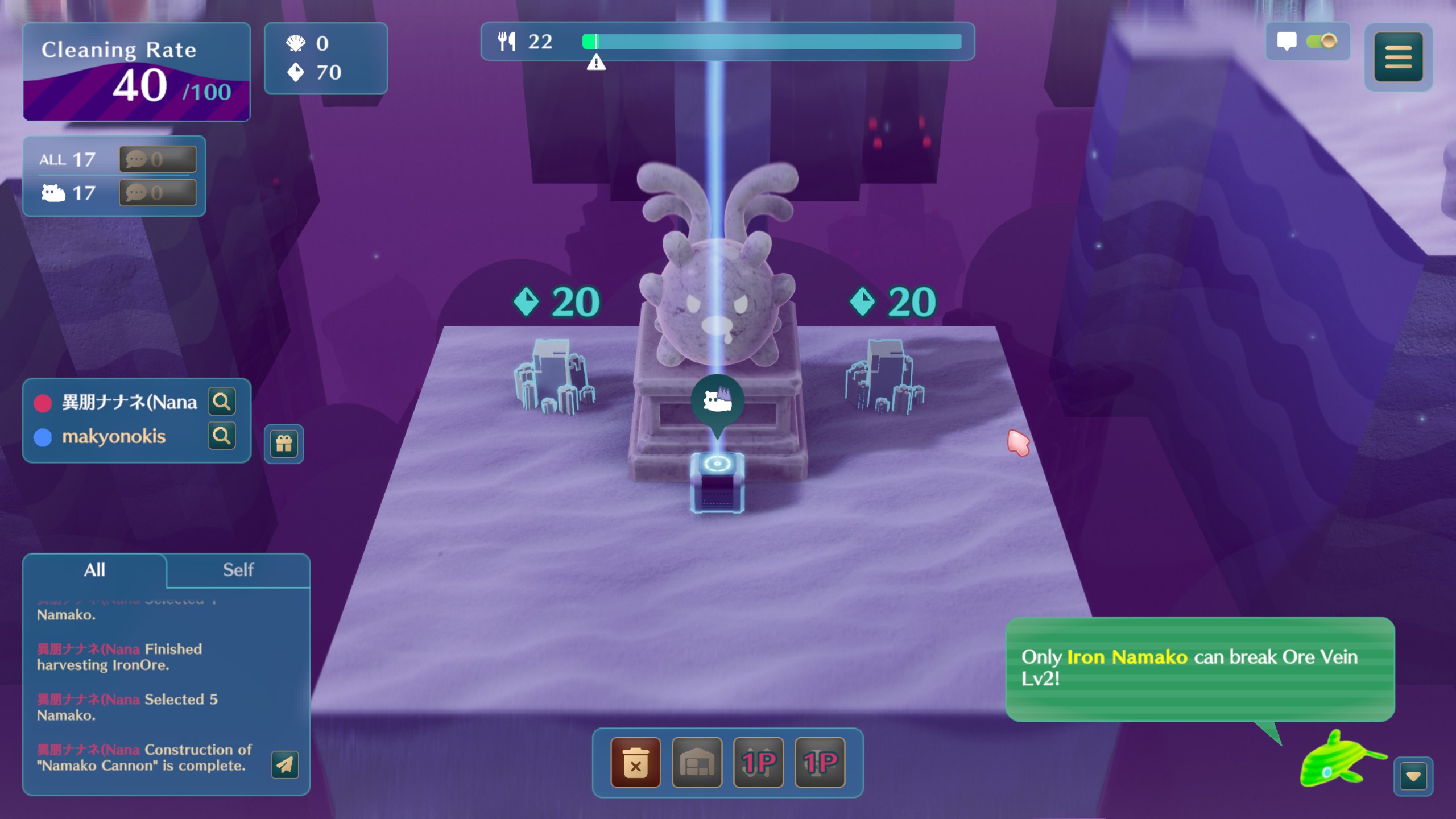The image size is (1456, 819).
Task: Activate the trash can demolish button
Action: [635, 763]
